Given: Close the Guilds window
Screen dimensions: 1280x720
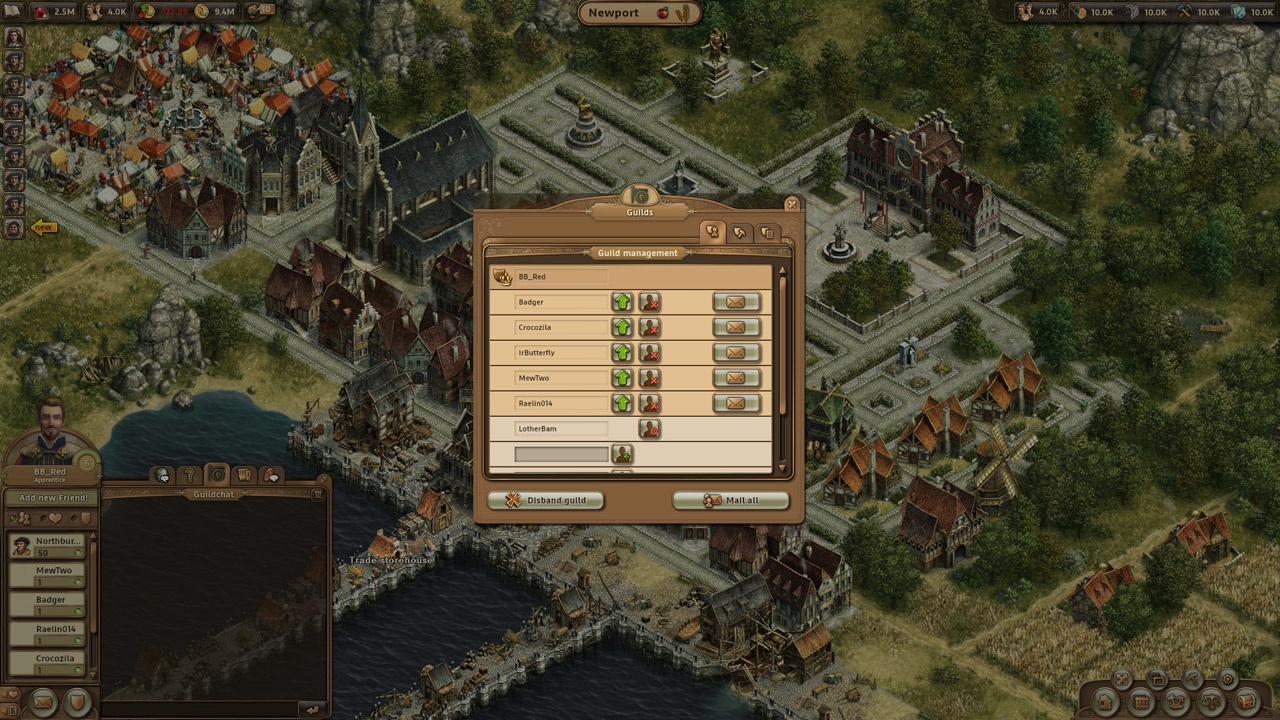Looking at the screenshot, I should pyautogui.click(x=792, y=204).
